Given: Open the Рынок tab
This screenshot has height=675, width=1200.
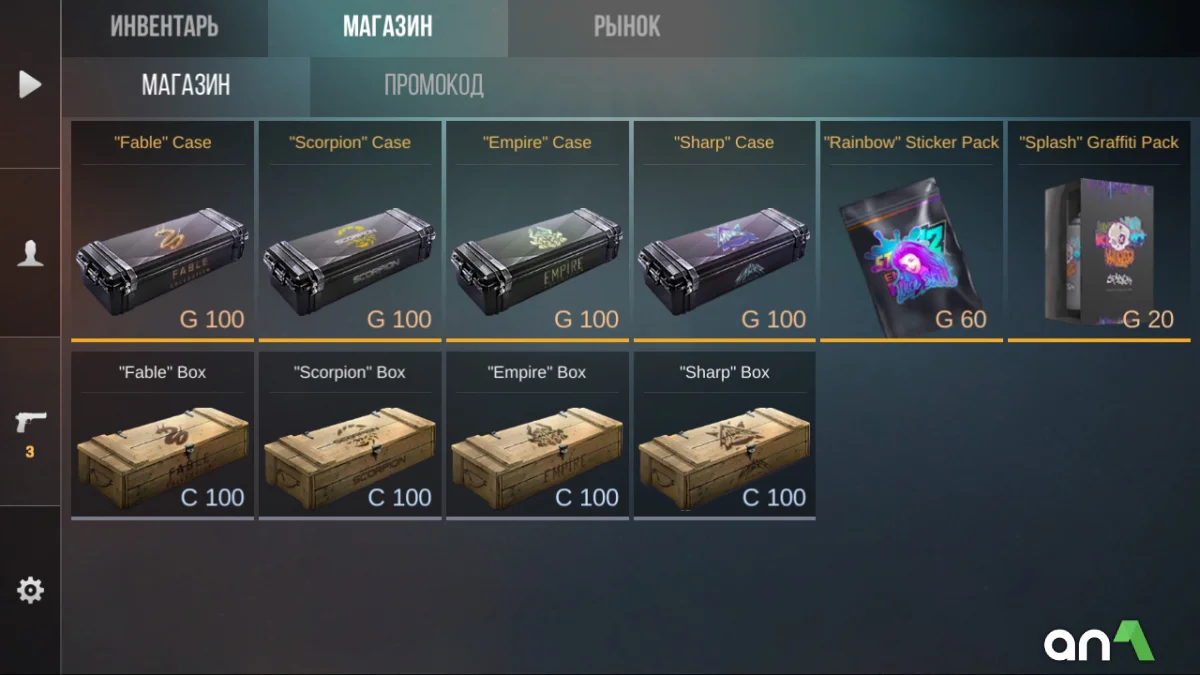Looking at the screenshot, I should pyautogui.click(x=627, y=27).
